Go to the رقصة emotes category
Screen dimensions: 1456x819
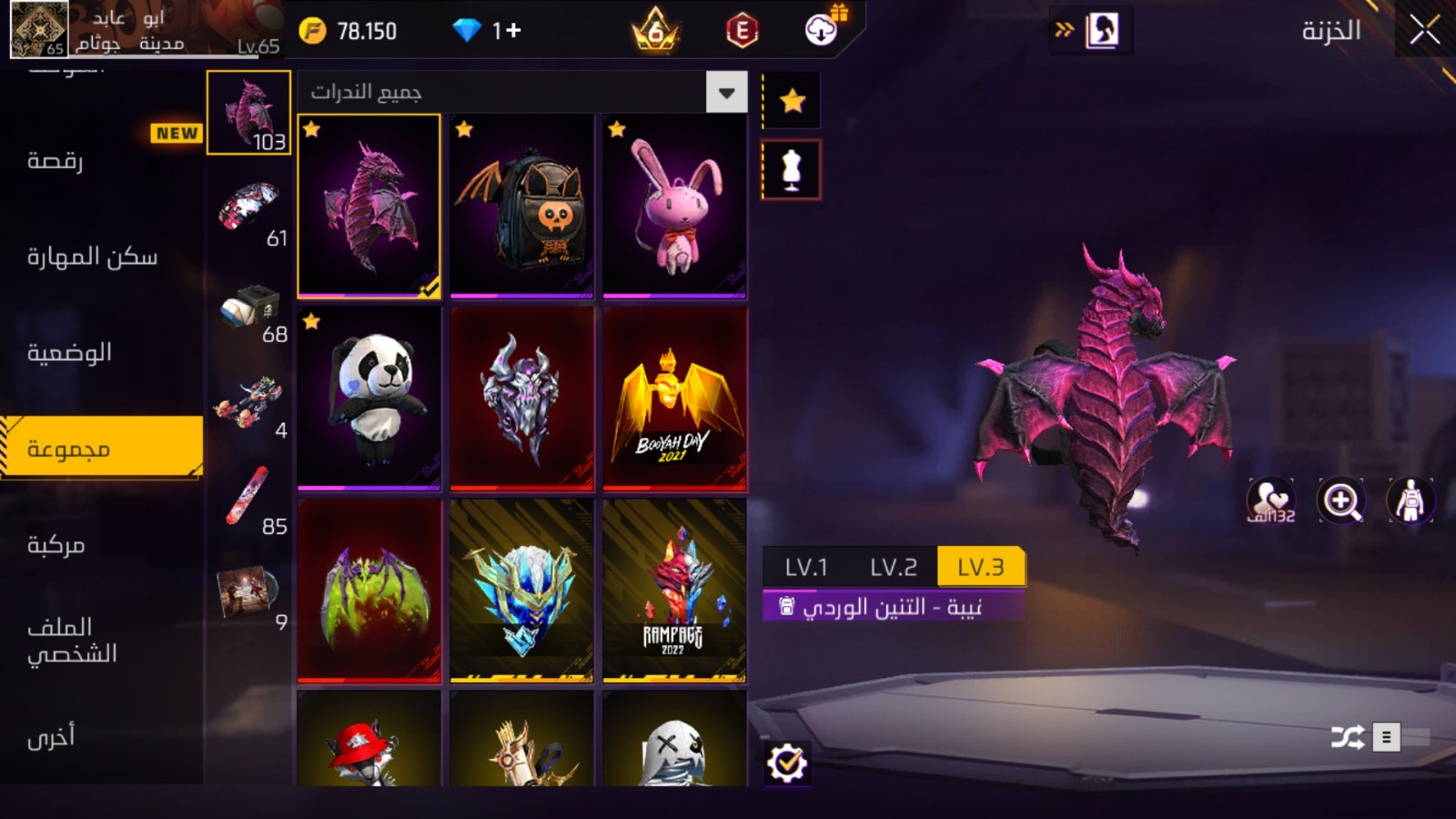point(56,161)
